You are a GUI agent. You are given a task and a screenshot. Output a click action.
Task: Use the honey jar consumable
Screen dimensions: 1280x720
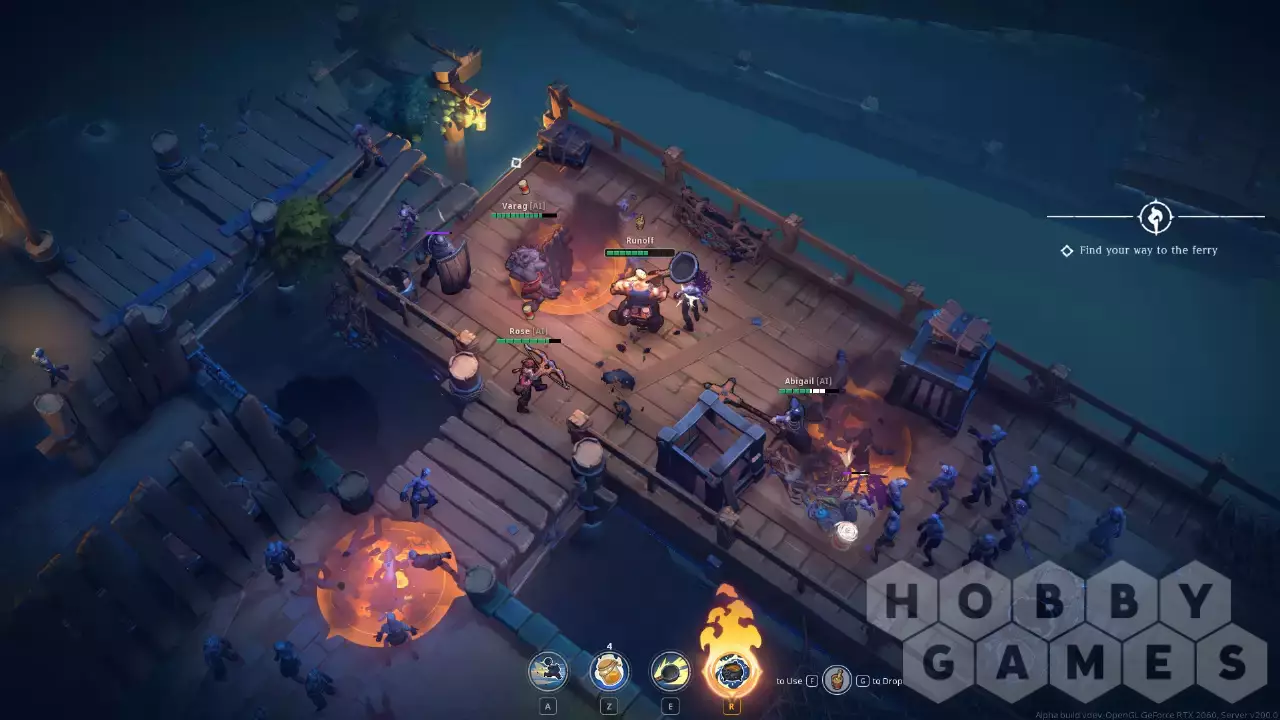[609, 671]
